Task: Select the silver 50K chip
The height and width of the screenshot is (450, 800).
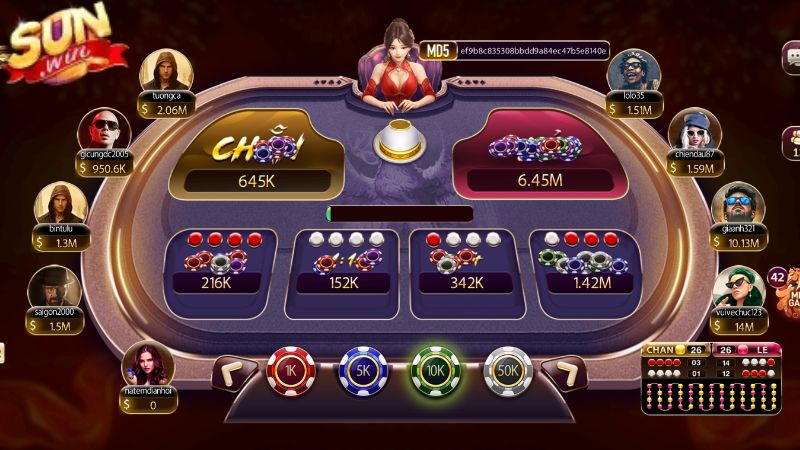Action: click(508, 370)
